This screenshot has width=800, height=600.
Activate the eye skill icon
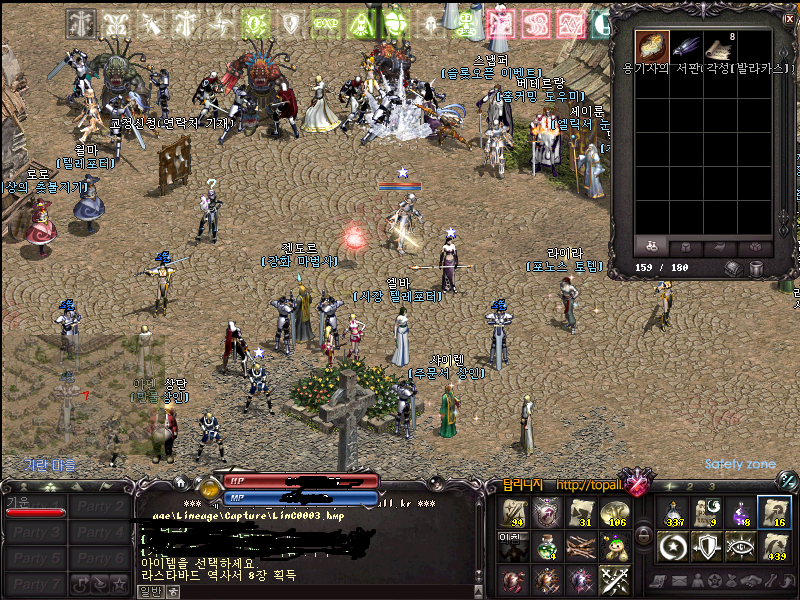(x=741, y=546)
